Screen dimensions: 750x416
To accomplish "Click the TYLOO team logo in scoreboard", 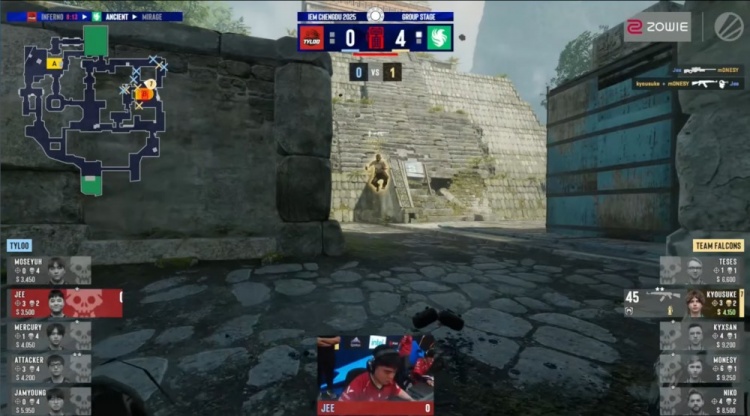I will 312,38.
